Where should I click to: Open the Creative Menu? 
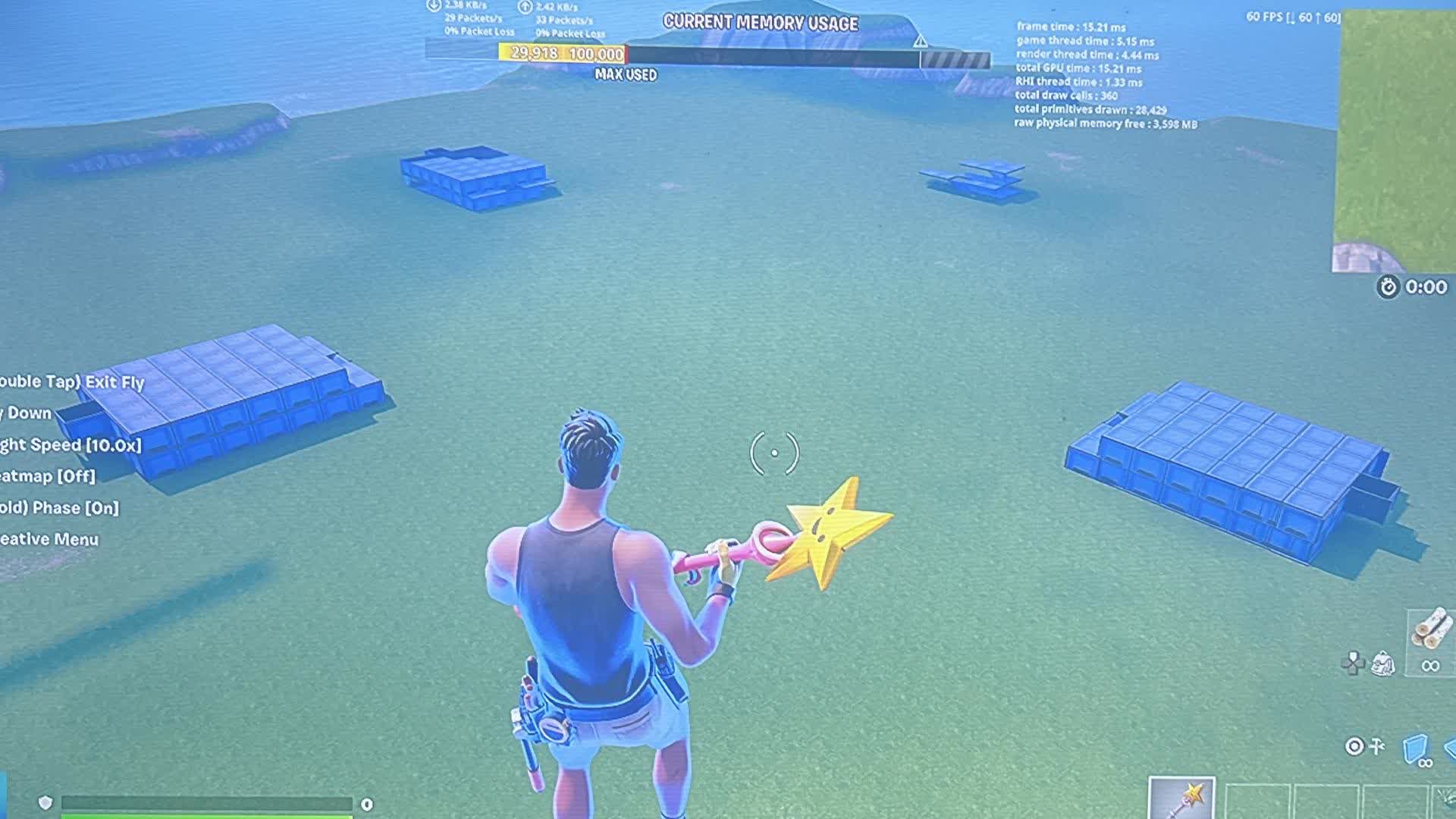[49, 538]
